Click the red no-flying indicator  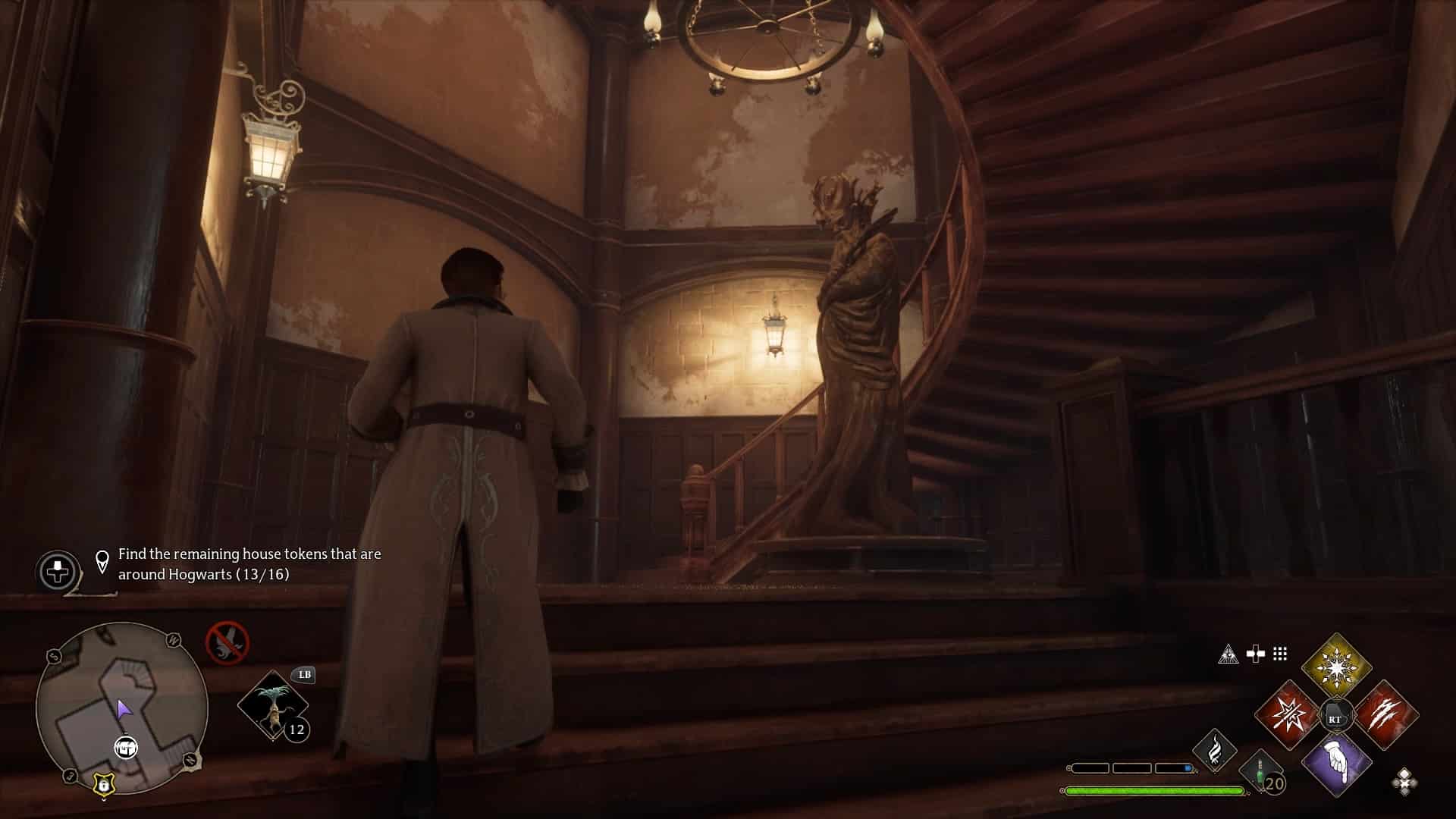(x=227, y=642)
